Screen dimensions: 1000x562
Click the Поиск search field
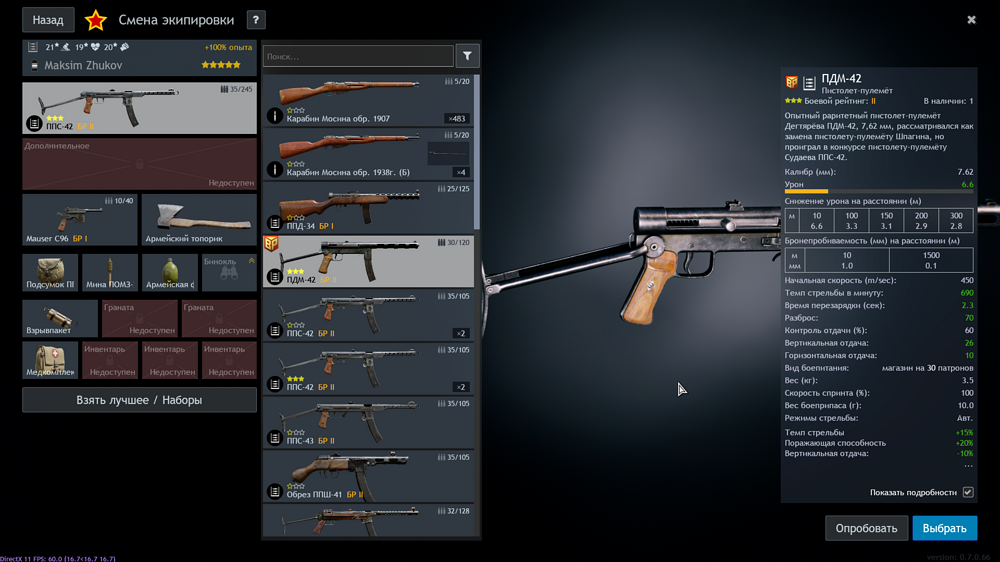tap(358, 57)
